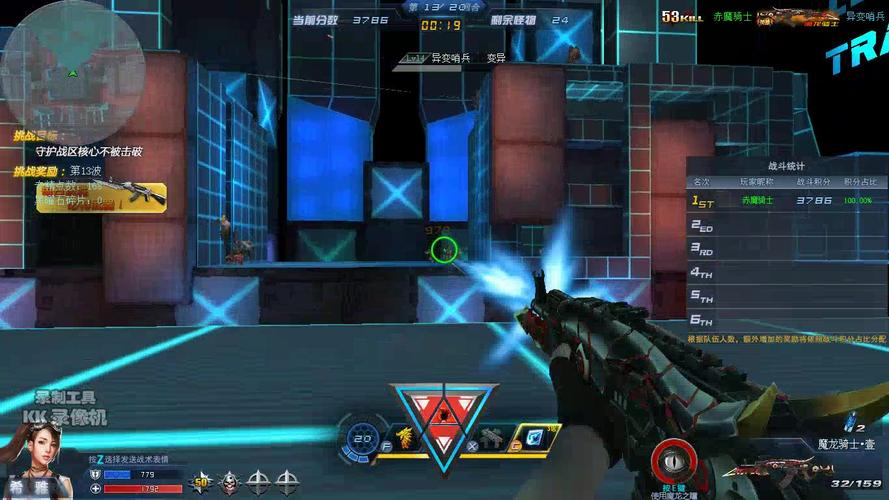Image resolution: width=889 pixels, height=500 pixels.
Task: Click the skull medal badge
Action: point(230,479)
